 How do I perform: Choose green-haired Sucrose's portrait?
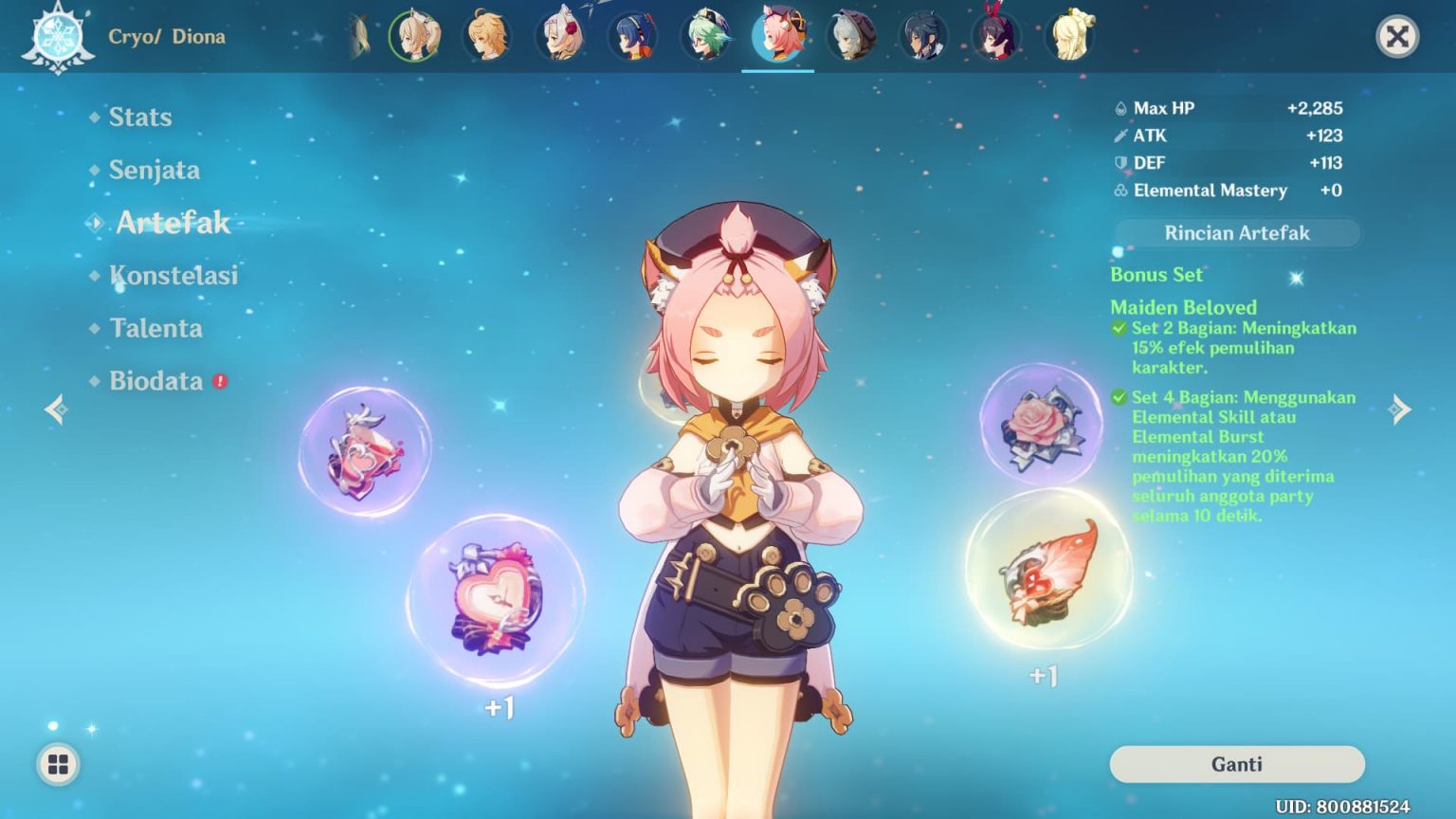click(x=705, y=37)
